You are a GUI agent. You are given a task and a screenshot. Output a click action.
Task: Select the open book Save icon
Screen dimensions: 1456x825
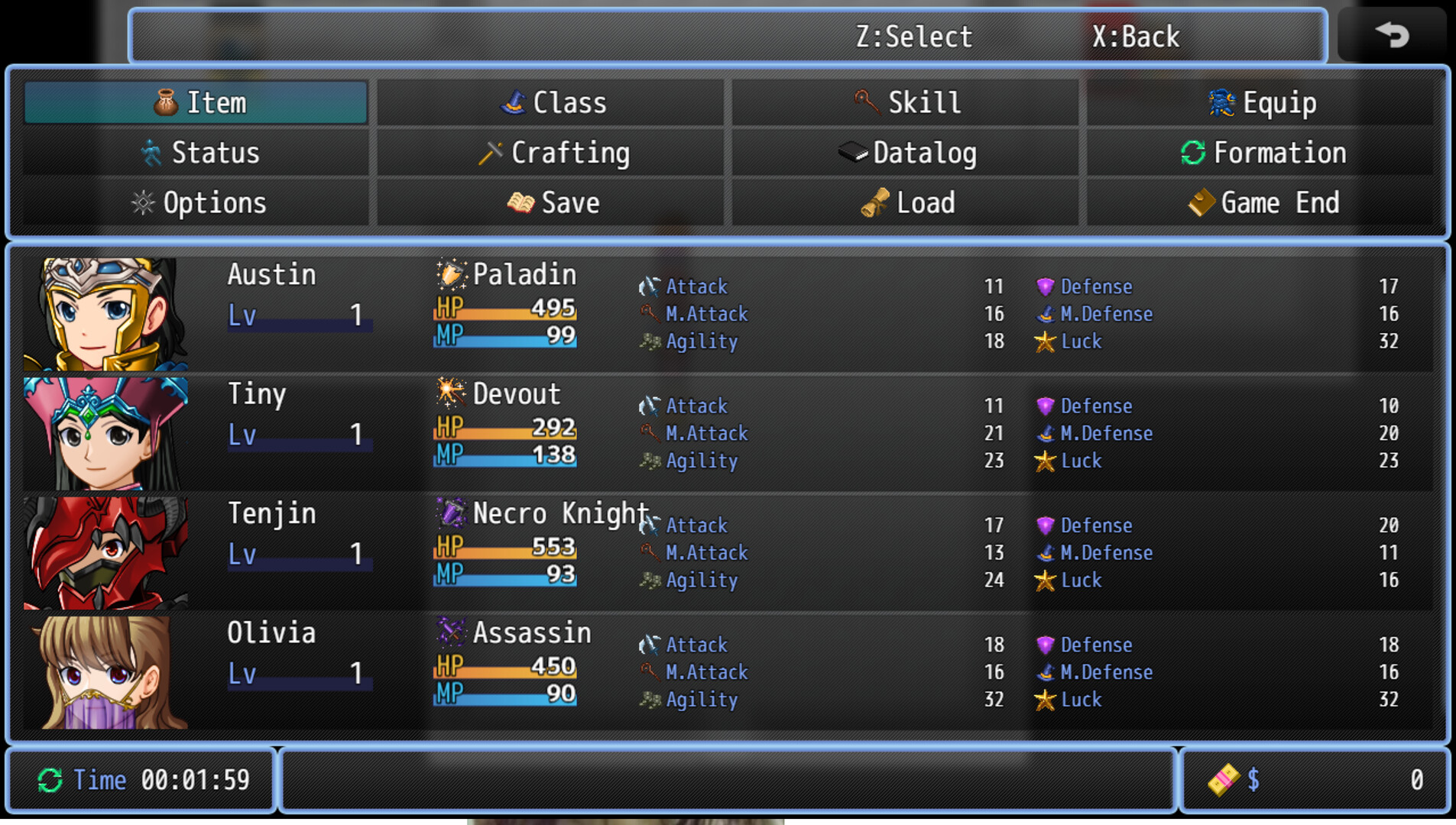[x=521, y=202]
